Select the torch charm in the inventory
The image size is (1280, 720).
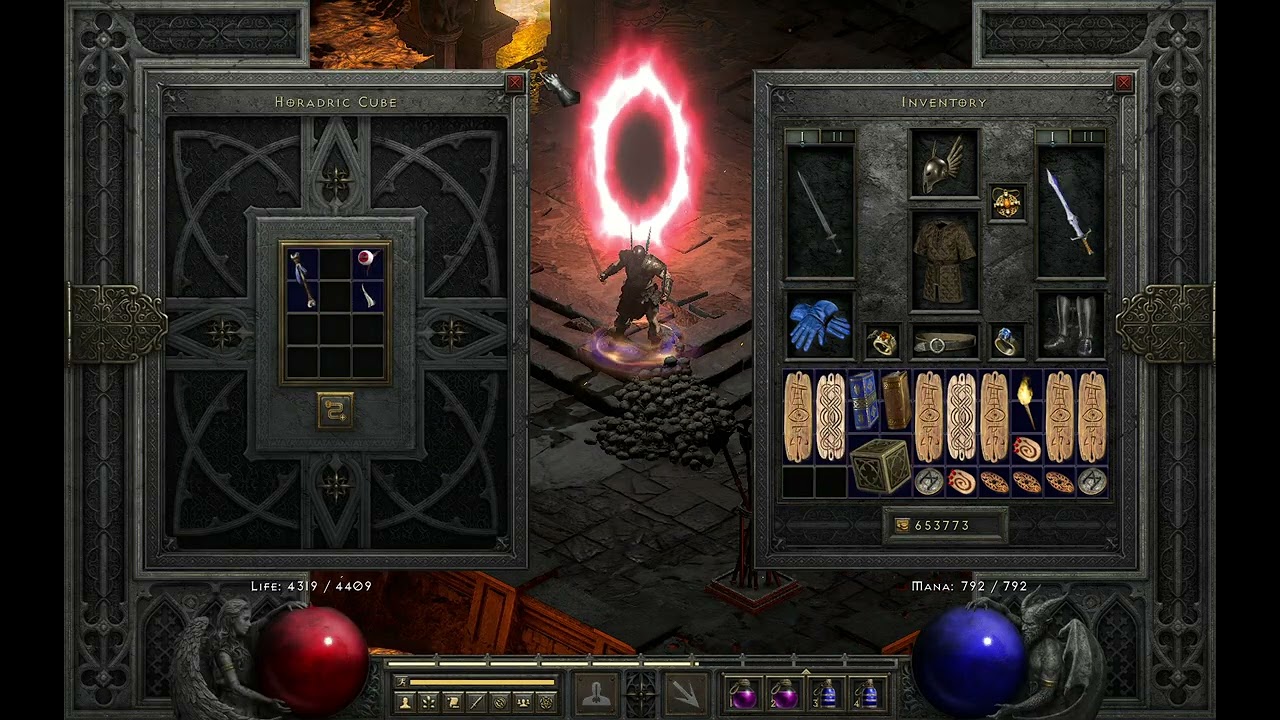coord(1026,400)
